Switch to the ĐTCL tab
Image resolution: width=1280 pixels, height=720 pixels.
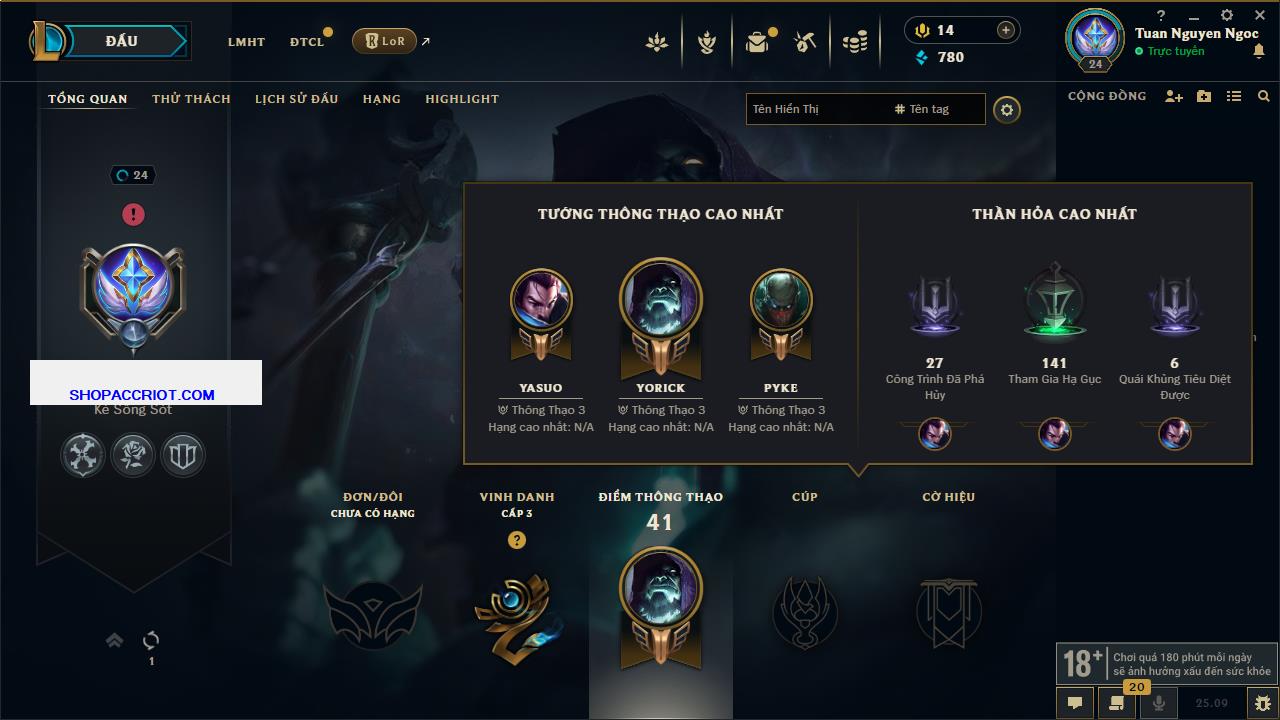pyautogui.click(x=307, y=42)
